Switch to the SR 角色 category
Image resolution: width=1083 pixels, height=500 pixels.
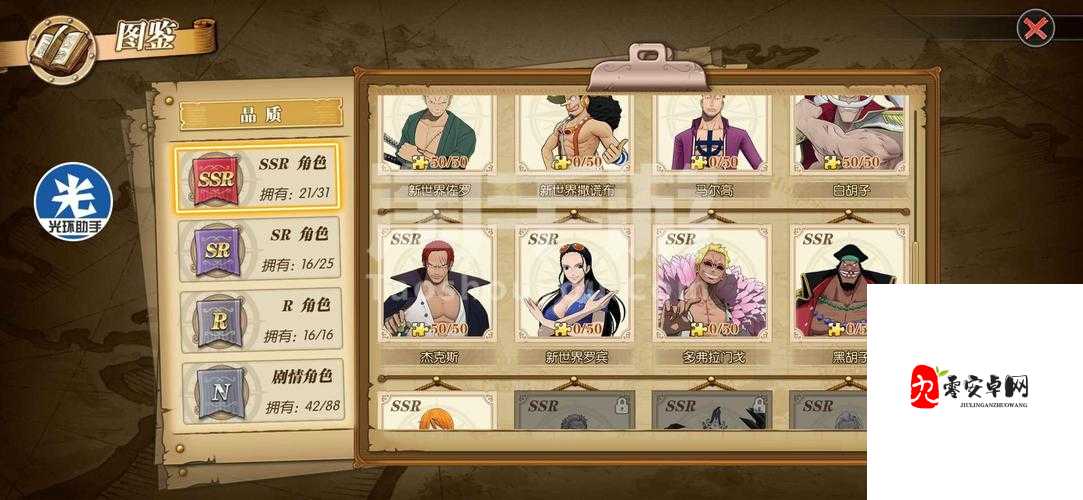click(258, 248)
